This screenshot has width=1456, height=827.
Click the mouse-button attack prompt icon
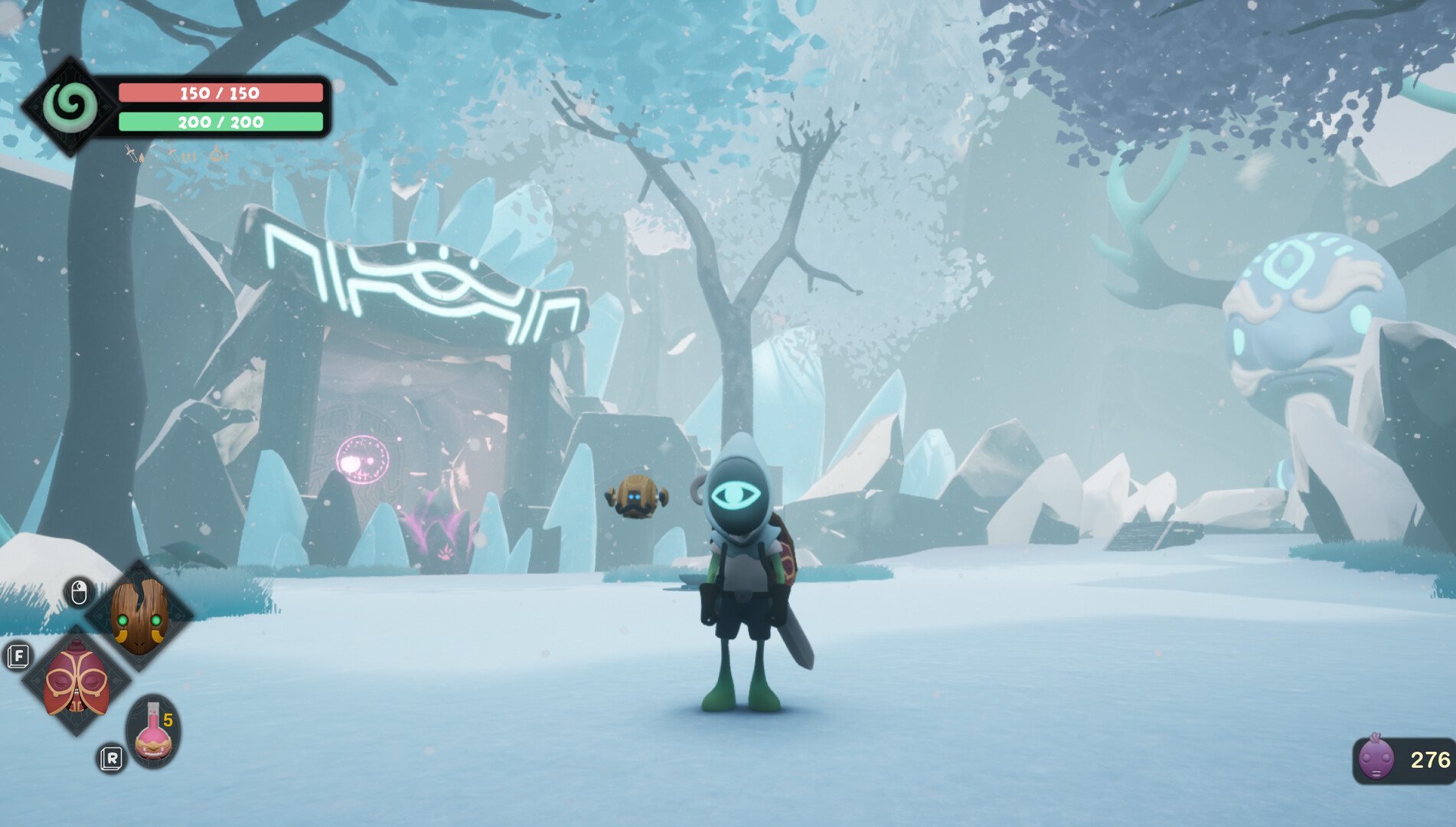tap(79, 591)
